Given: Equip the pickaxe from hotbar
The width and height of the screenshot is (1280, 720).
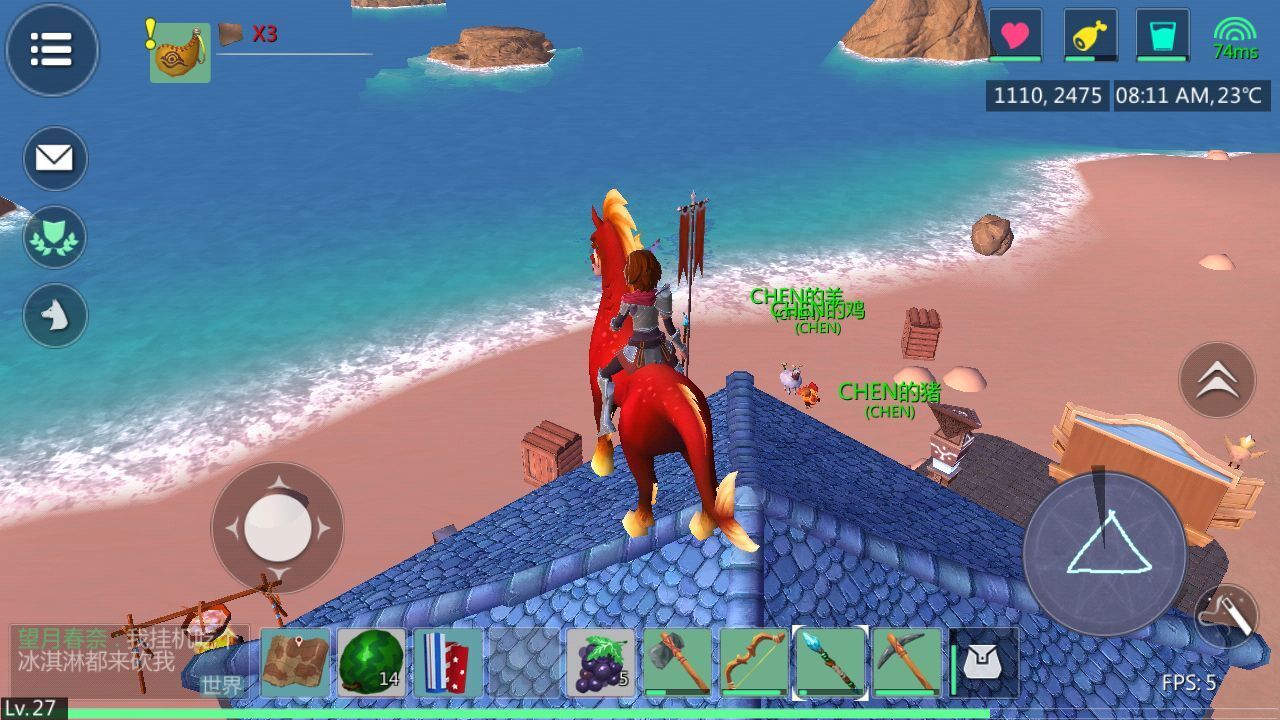Looking at the screenshot, I should click(x=908, y=662).
